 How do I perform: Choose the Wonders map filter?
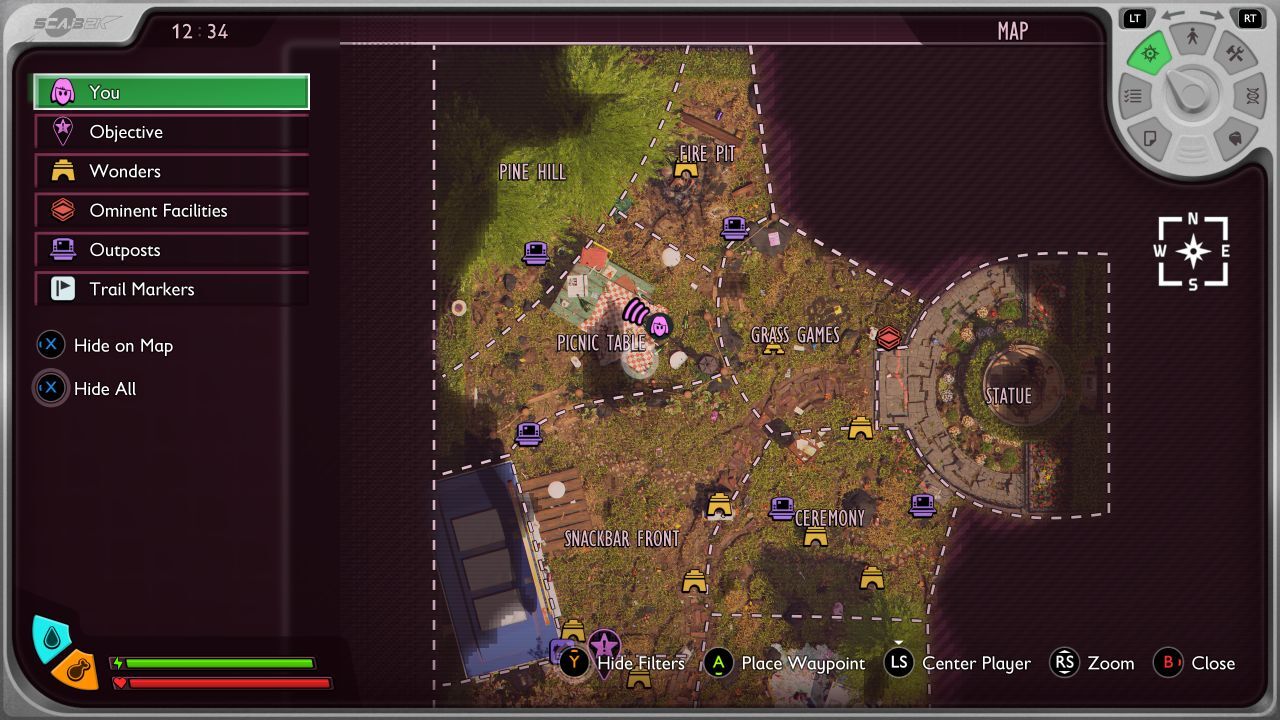(171, 171)
